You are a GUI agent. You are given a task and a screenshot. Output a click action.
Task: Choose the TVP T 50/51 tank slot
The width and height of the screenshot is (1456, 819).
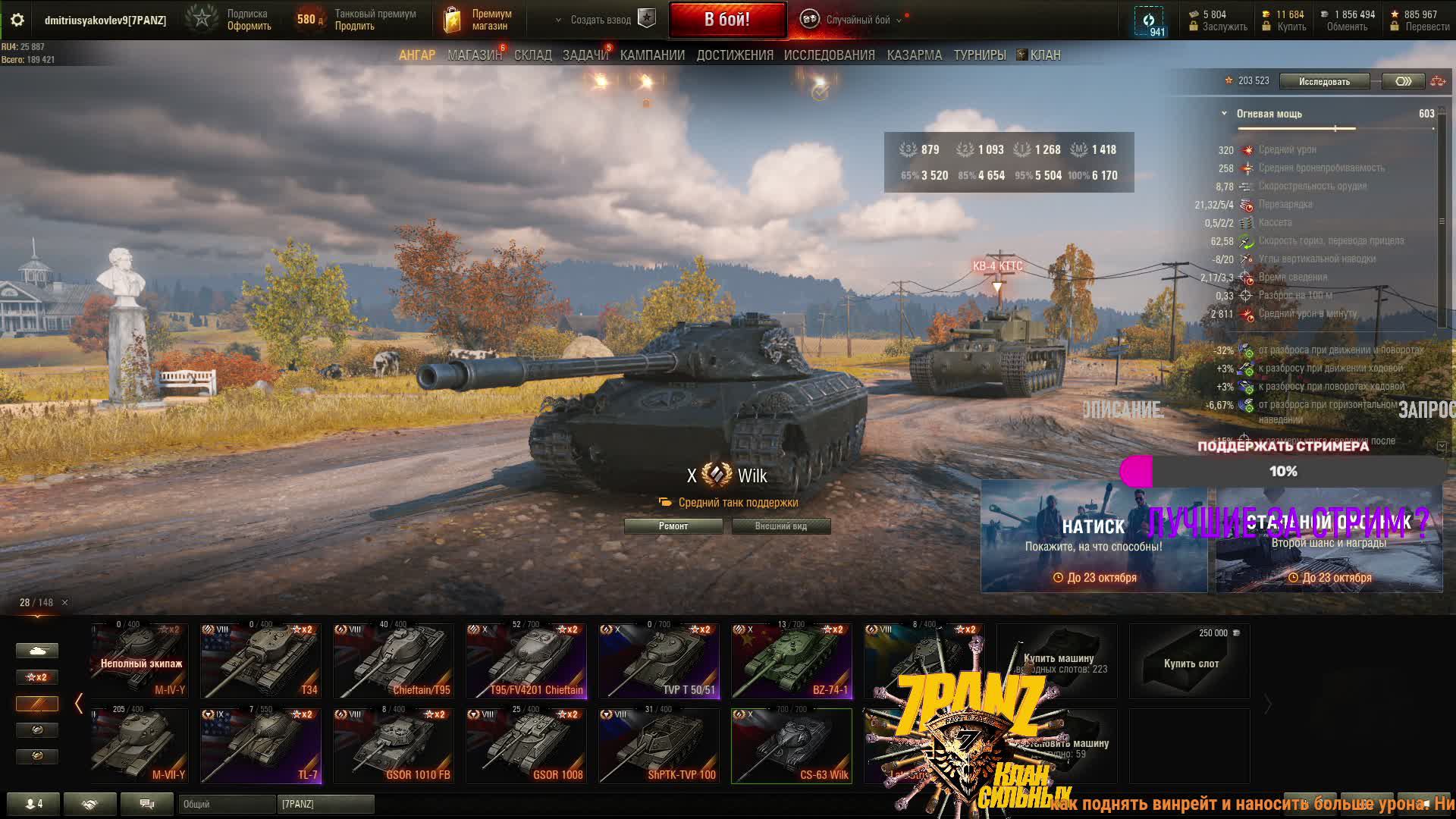pos(658,661)
